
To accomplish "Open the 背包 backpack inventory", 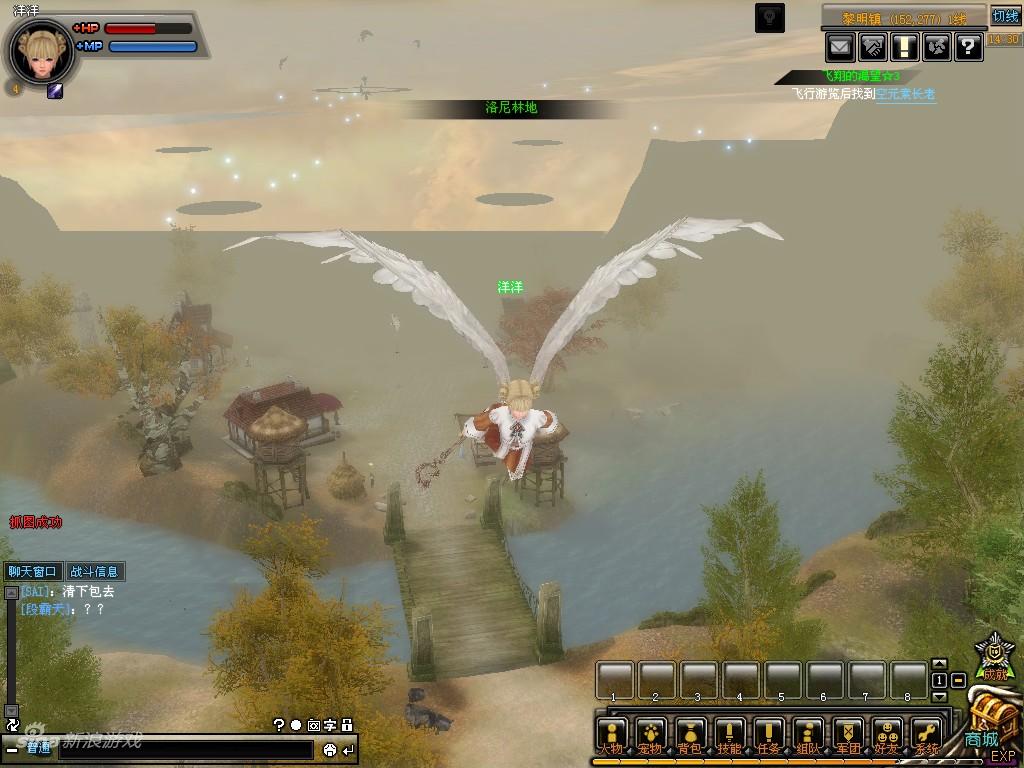I will pos(690,735).
